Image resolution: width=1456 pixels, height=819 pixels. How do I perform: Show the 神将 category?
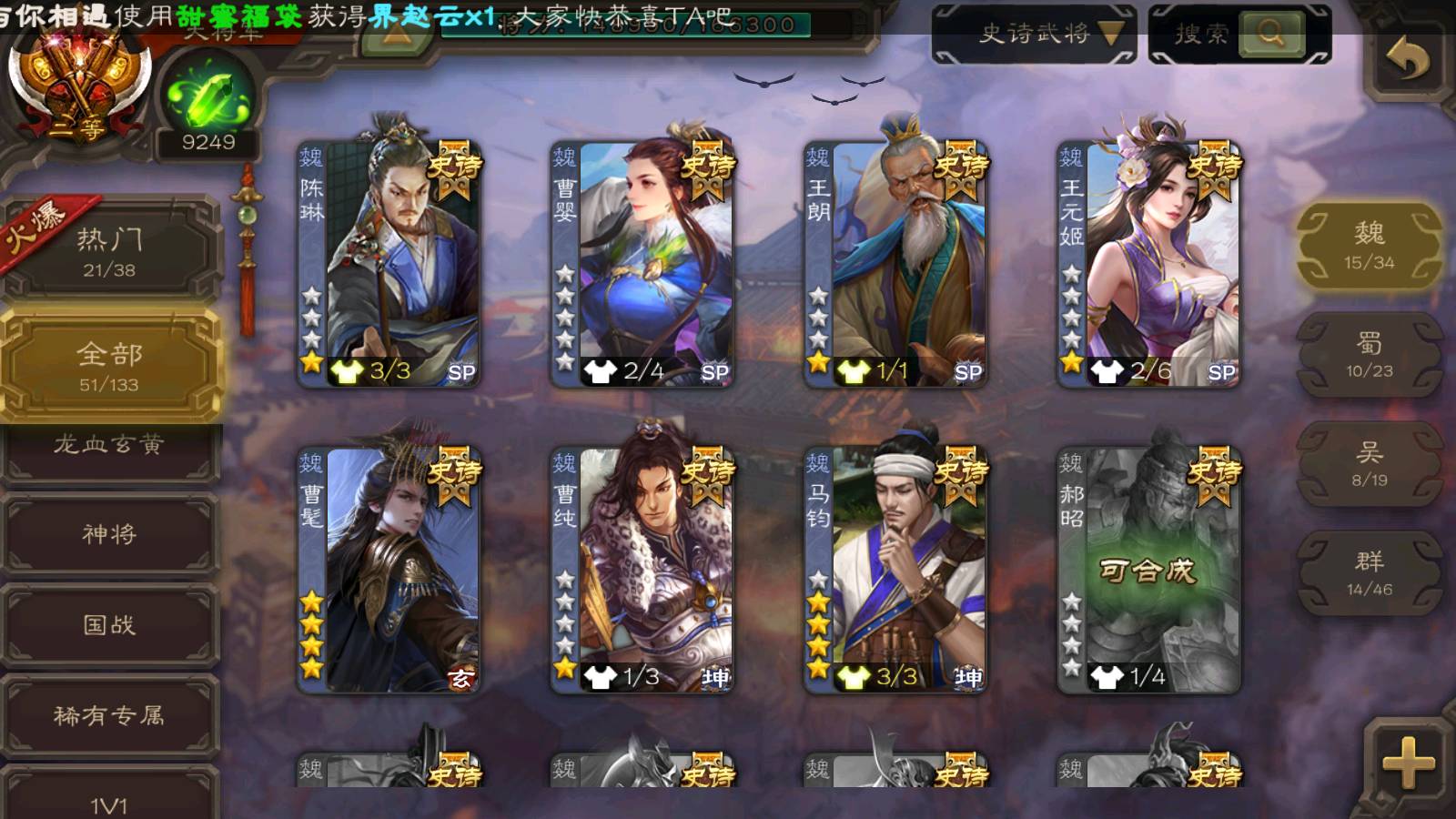109,534
